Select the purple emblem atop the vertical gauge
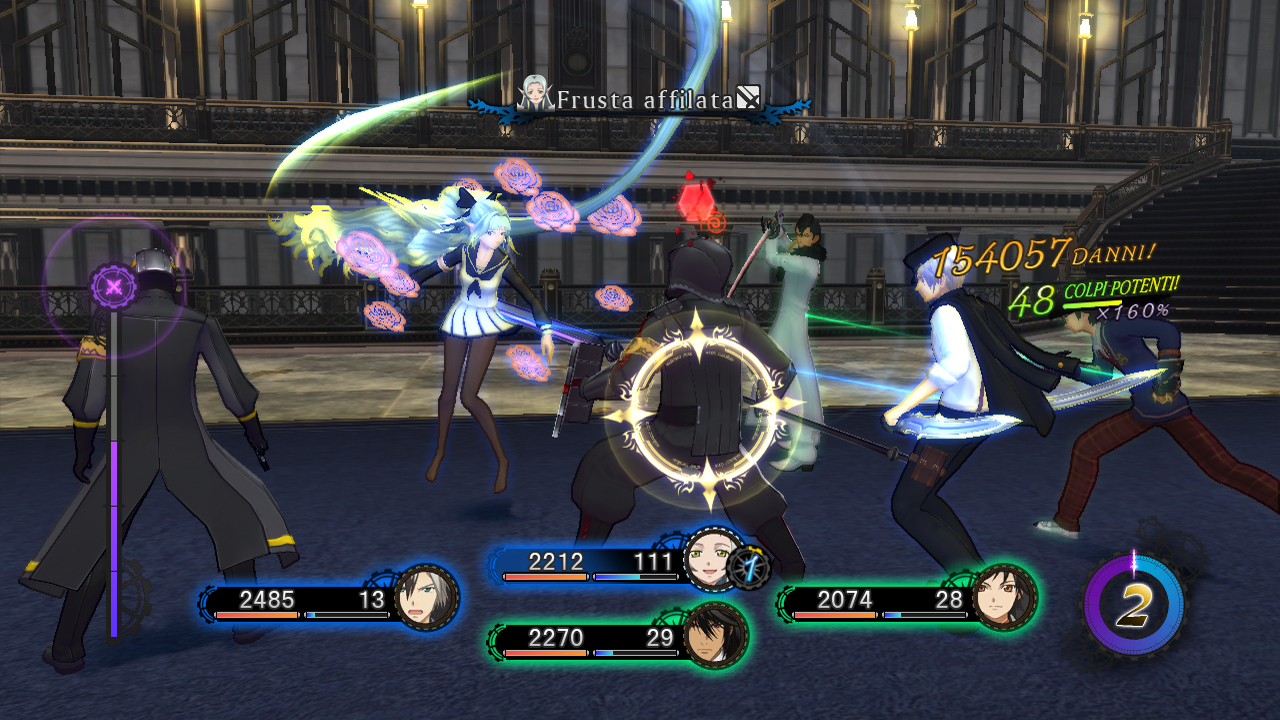Image resolution: width=1280 pixels, height=720 pixels. pyautogui.click(x=114, y=288)
